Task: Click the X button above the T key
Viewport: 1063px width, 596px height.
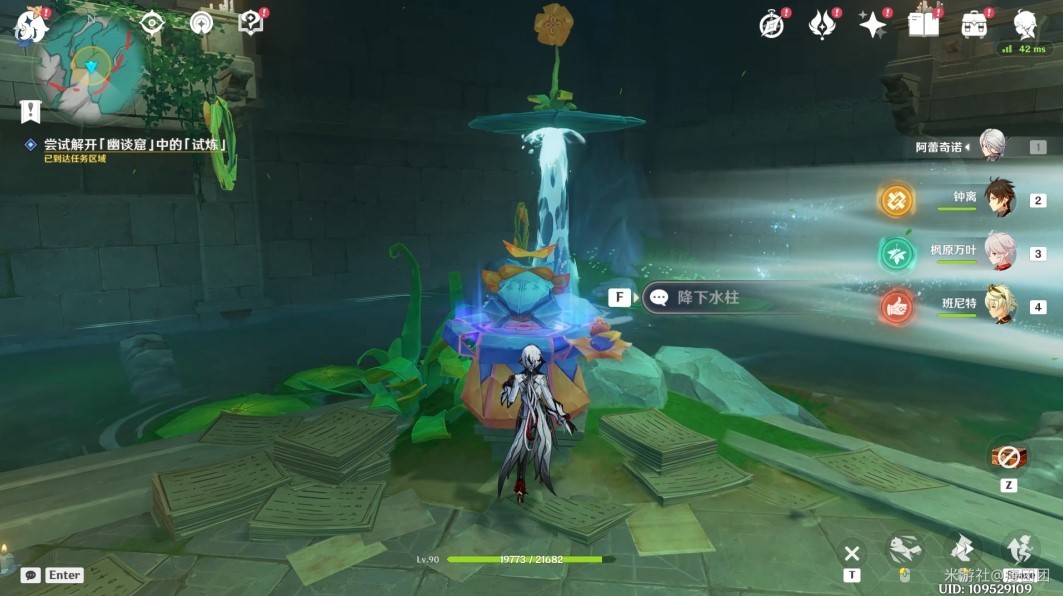Action: point(851,552)
